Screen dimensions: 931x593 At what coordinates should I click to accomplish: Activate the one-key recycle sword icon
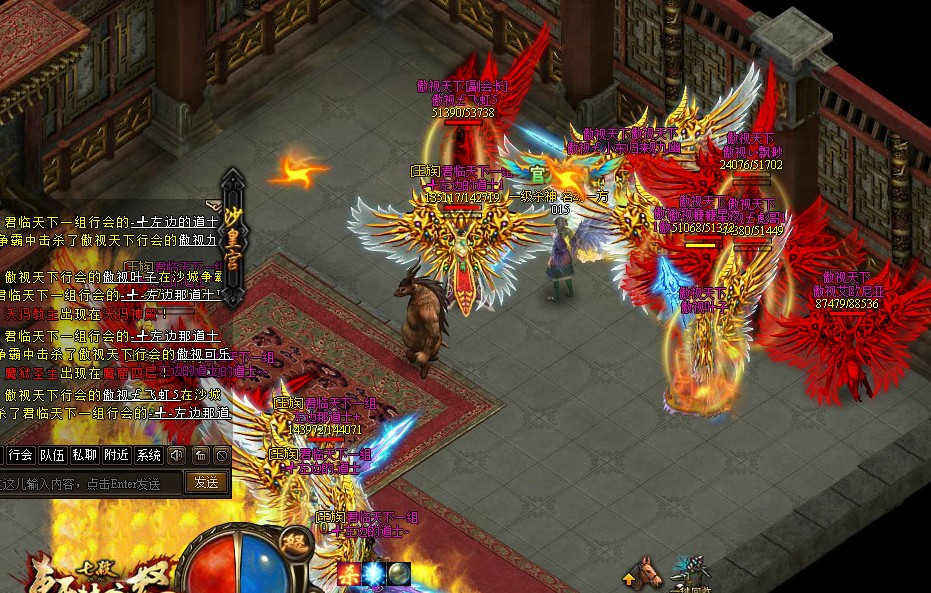click(x=691, y=570)
